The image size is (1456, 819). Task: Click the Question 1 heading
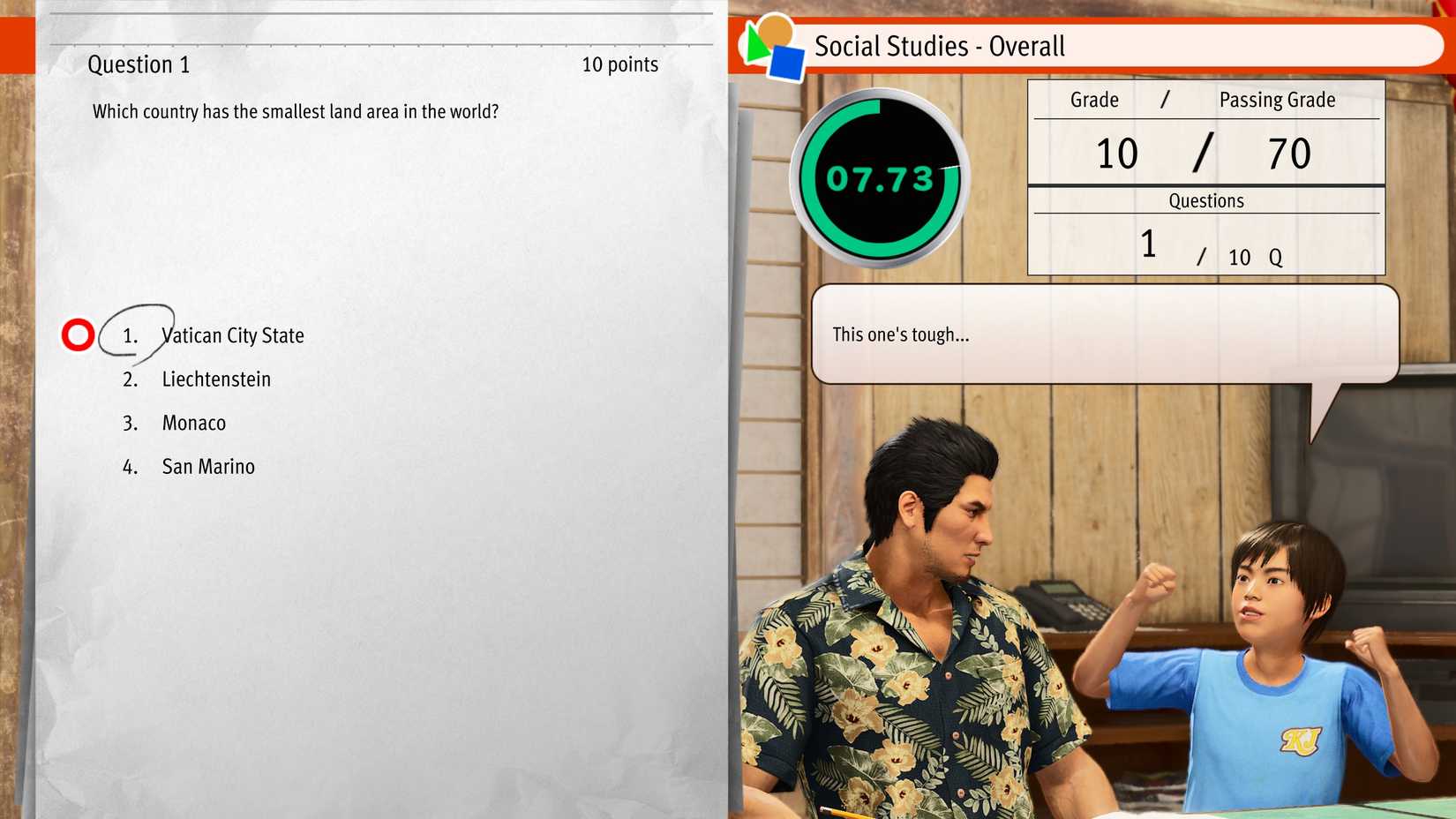pos(139,64)
